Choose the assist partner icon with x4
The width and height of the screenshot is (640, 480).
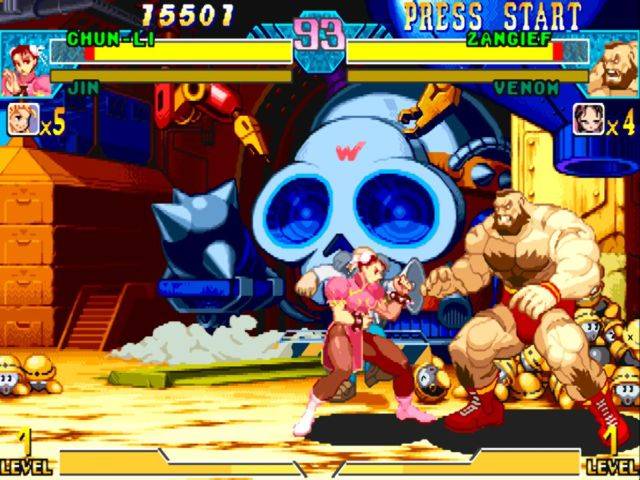[588, 121]
